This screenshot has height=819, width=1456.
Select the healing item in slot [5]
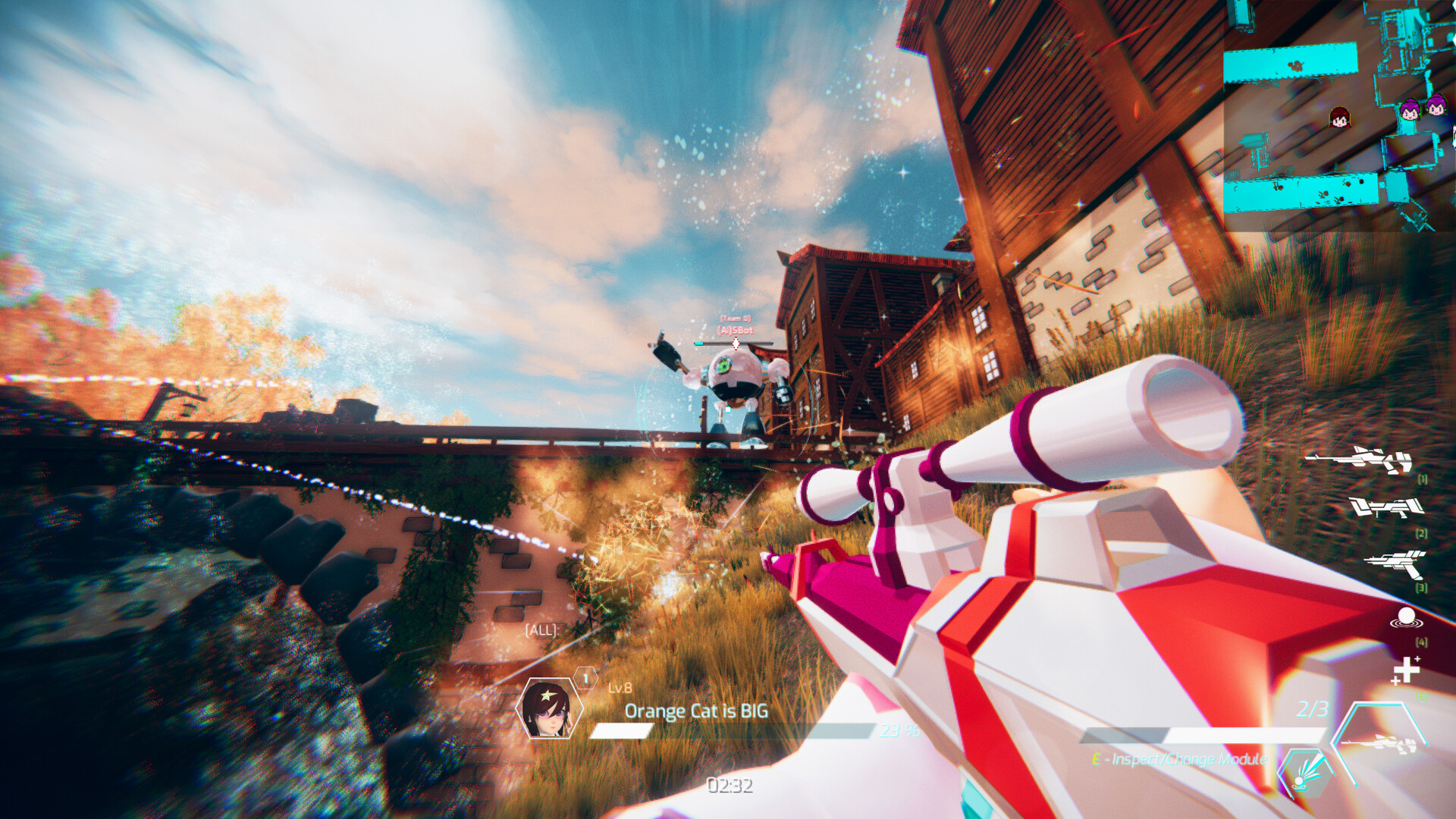[x=1407, y=669]
